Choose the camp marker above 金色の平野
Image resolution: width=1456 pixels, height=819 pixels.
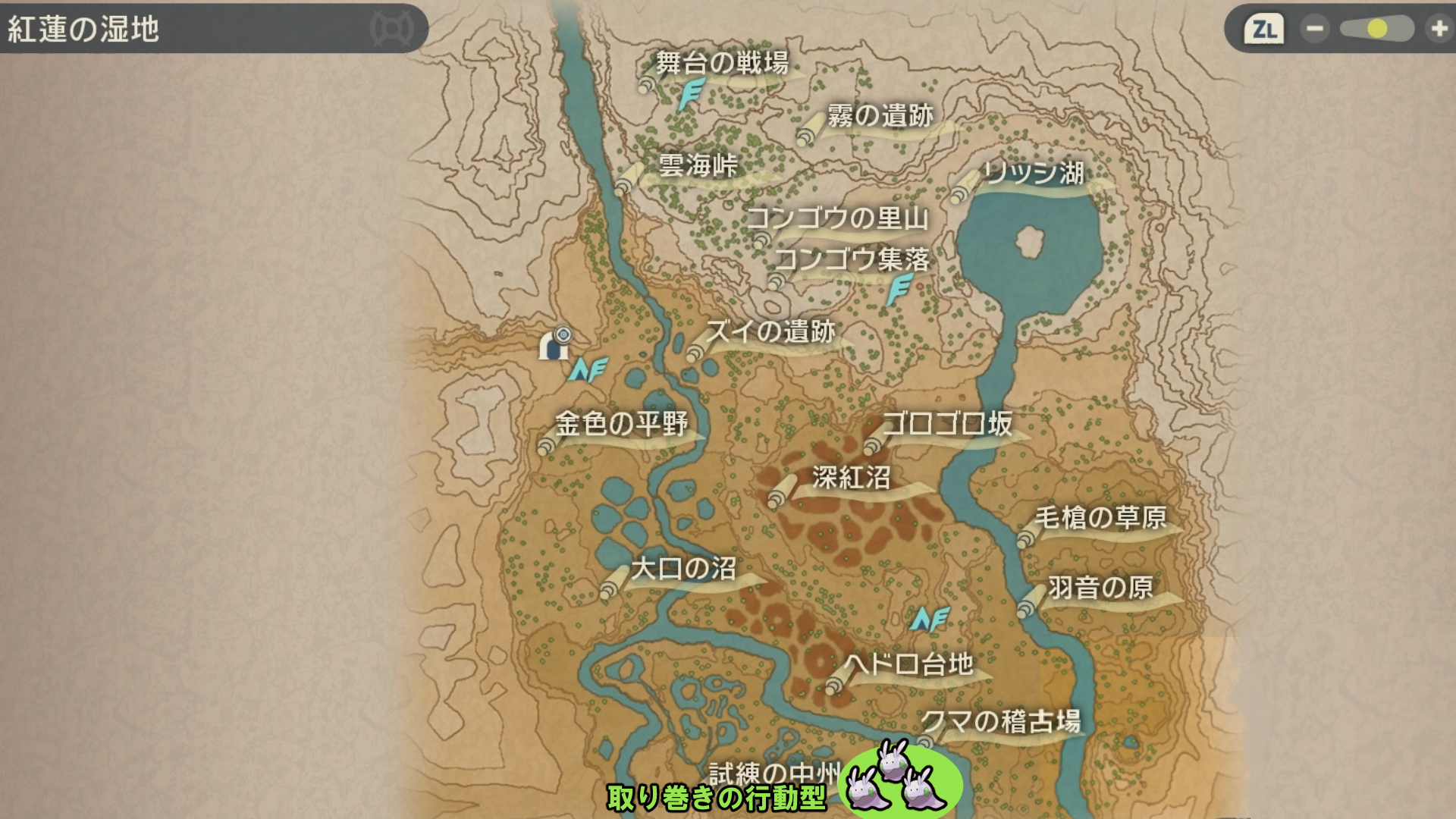[588, 369]
